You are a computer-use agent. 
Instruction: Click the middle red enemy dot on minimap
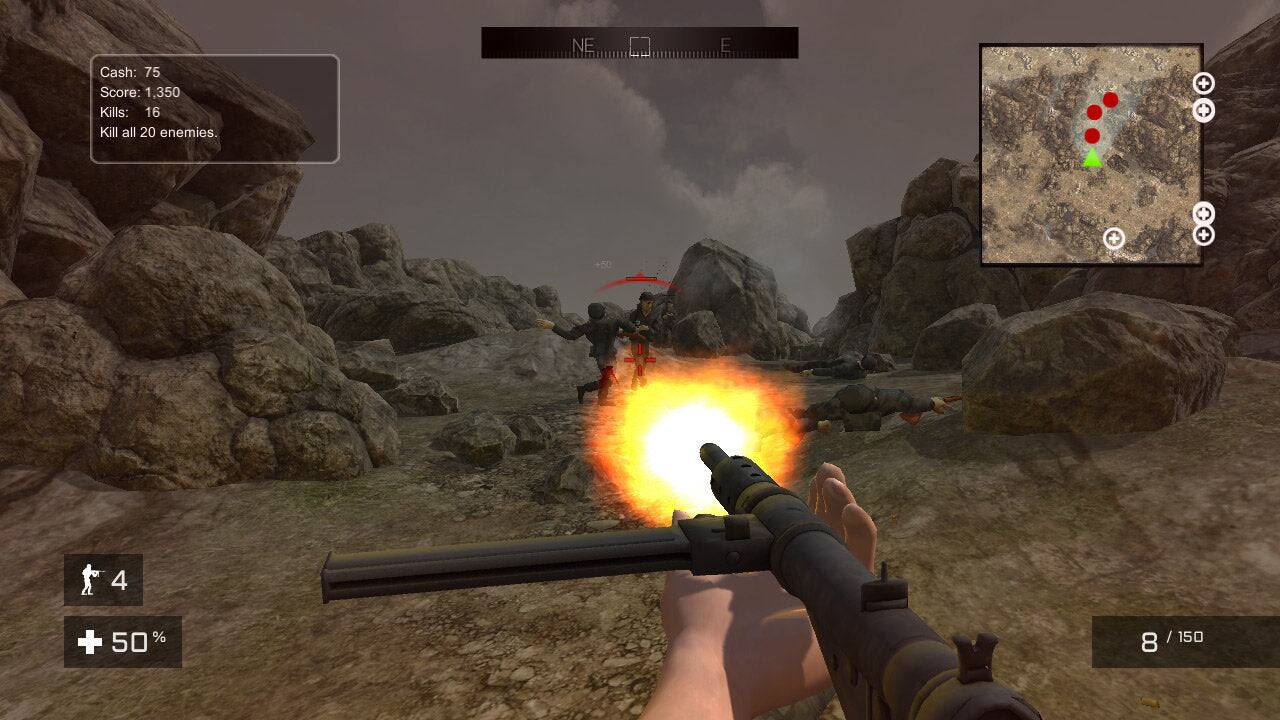pos(1094,111)
